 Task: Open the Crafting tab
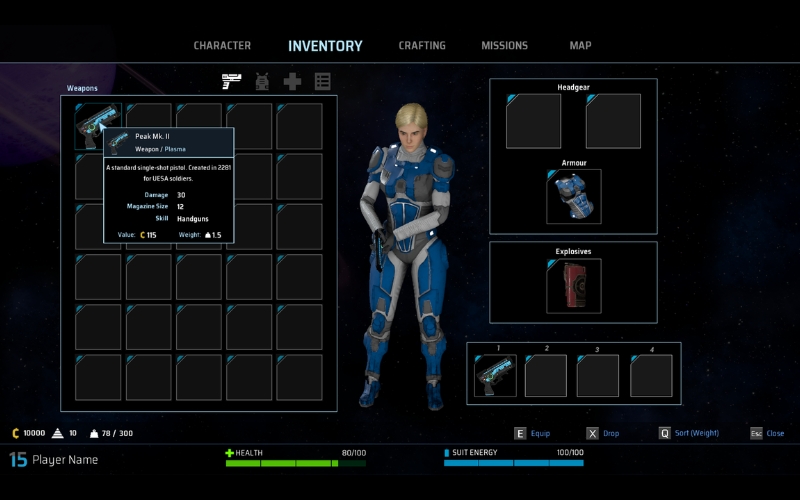click(x=422, y=46)
